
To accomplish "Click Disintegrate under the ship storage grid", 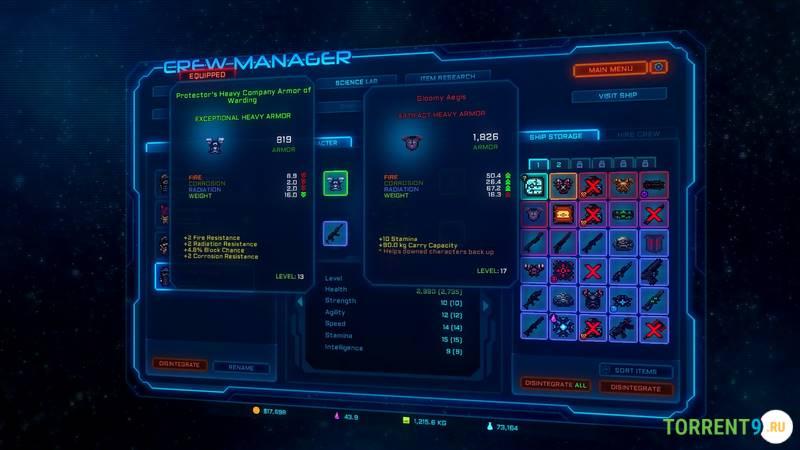I will [636, 387].
